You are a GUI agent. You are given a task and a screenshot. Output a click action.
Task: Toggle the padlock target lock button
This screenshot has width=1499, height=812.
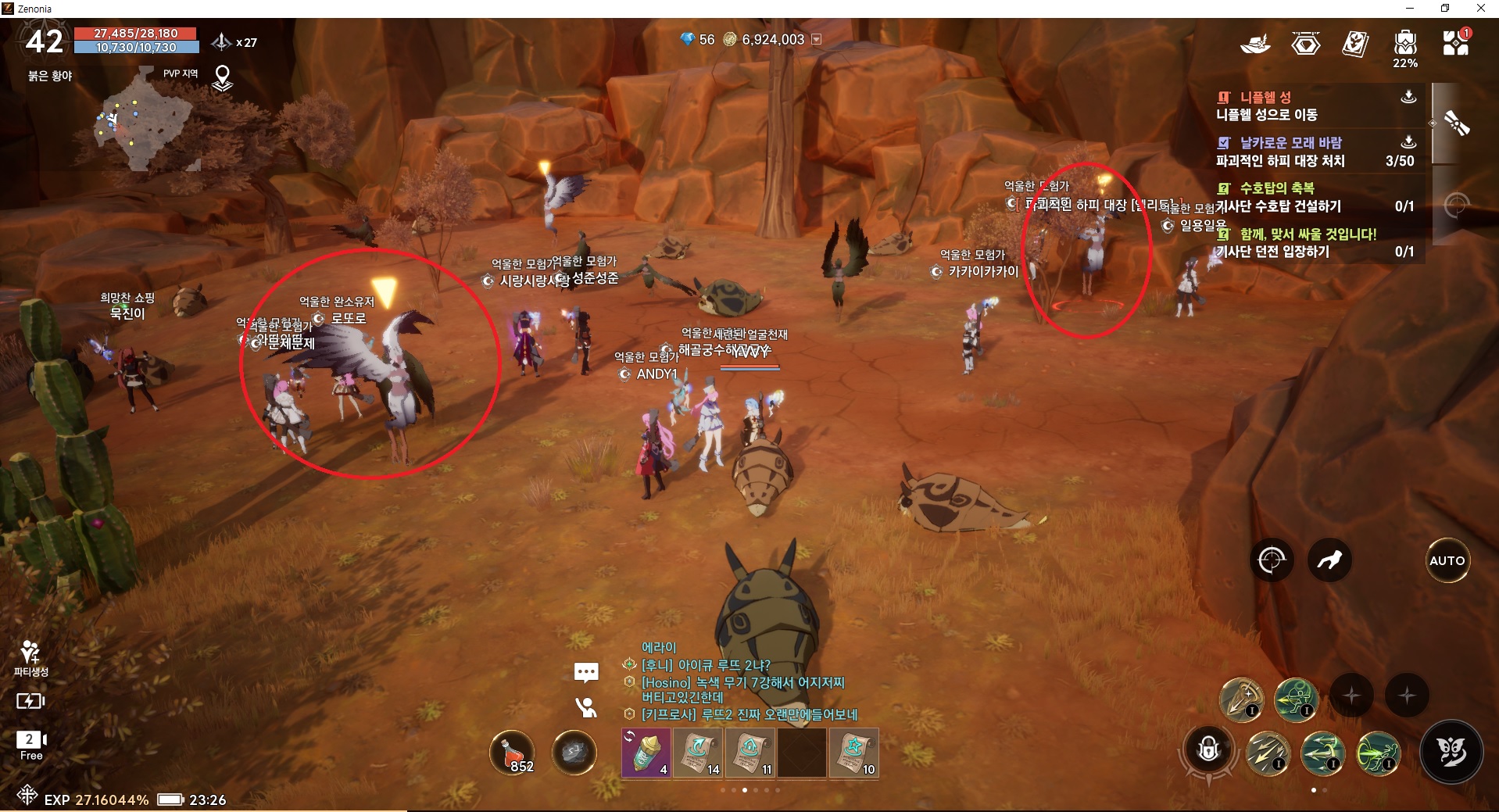pos(1208,749)
